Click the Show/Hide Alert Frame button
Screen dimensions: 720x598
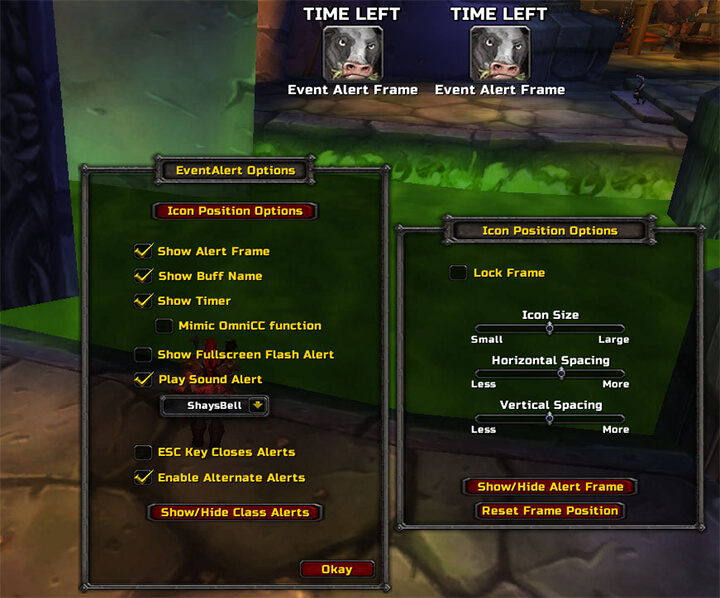click(x=550, y=487)
